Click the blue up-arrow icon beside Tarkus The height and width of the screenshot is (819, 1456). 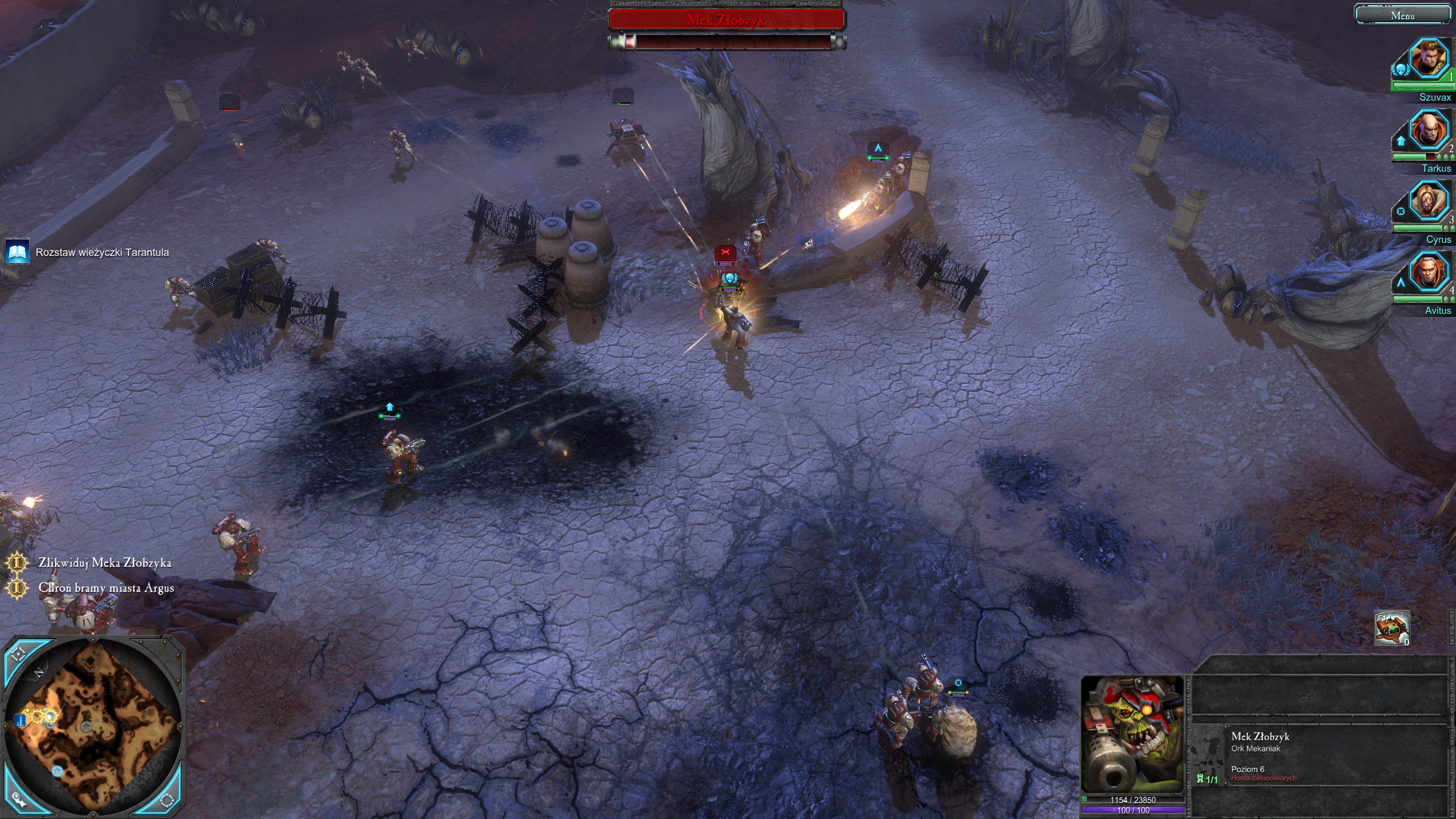tap(1400, 140)
